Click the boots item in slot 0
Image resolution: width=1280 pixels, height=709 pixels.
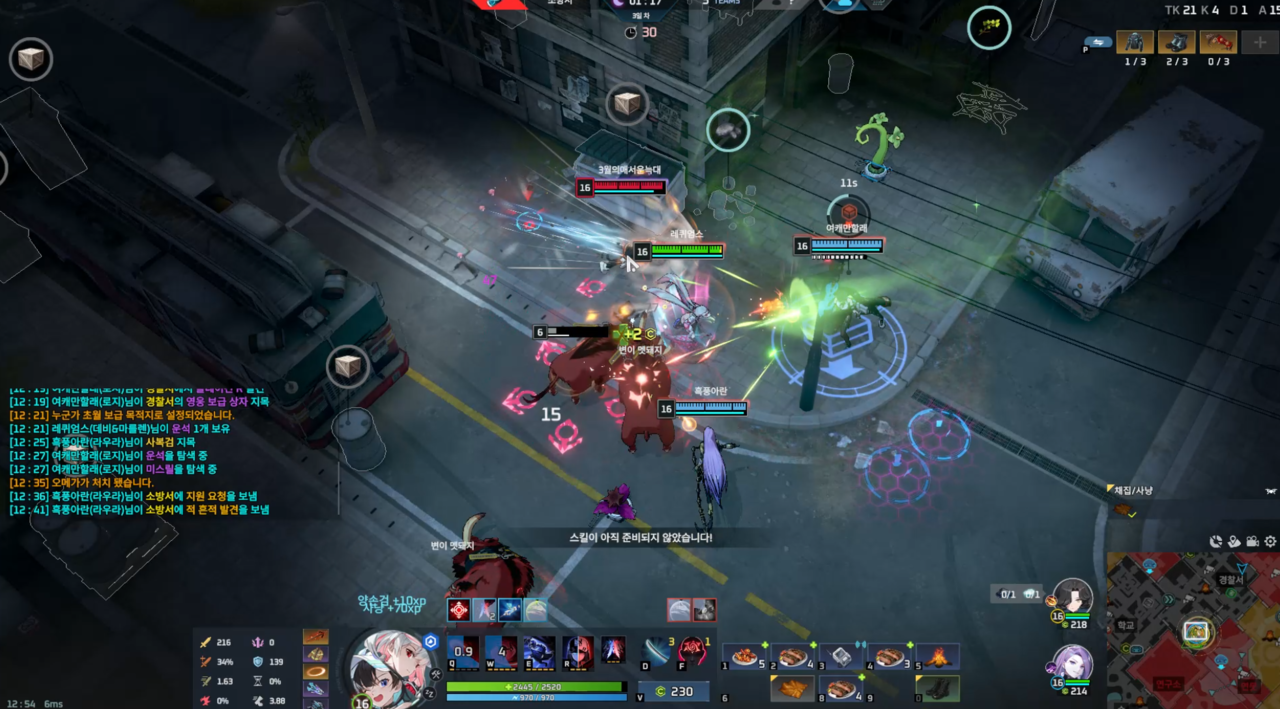click(938, 689)
